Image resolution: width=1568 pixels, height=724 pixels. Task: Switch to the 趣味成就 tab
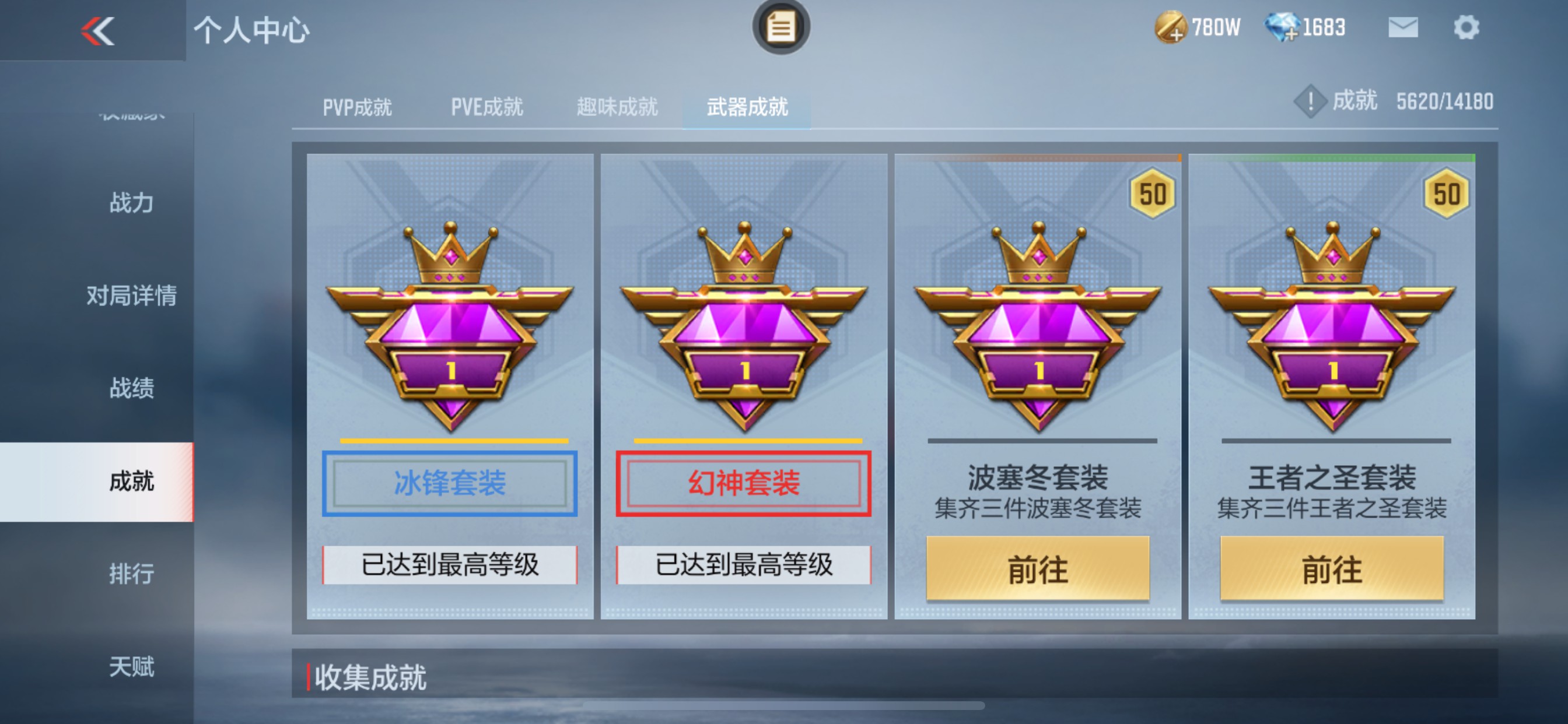[617, 107]
